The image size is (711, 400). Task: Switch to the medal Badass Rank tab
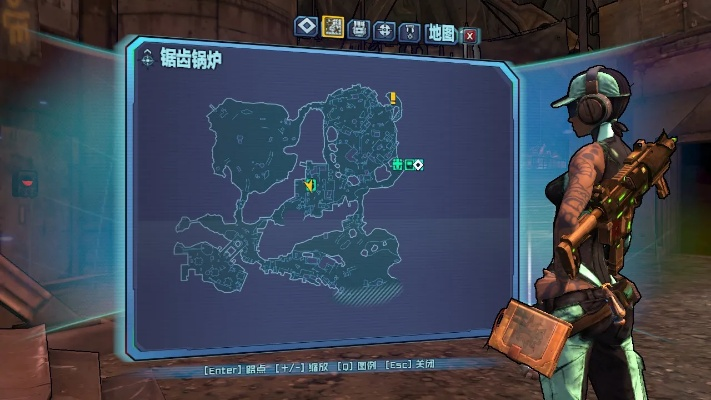408,31
